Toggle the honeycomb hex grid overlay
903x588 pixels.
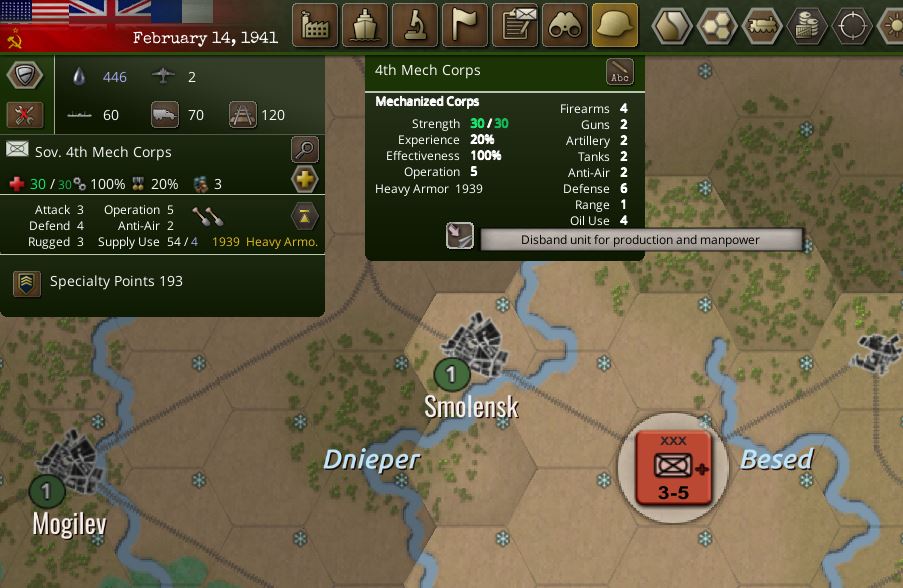click(717, 25)
